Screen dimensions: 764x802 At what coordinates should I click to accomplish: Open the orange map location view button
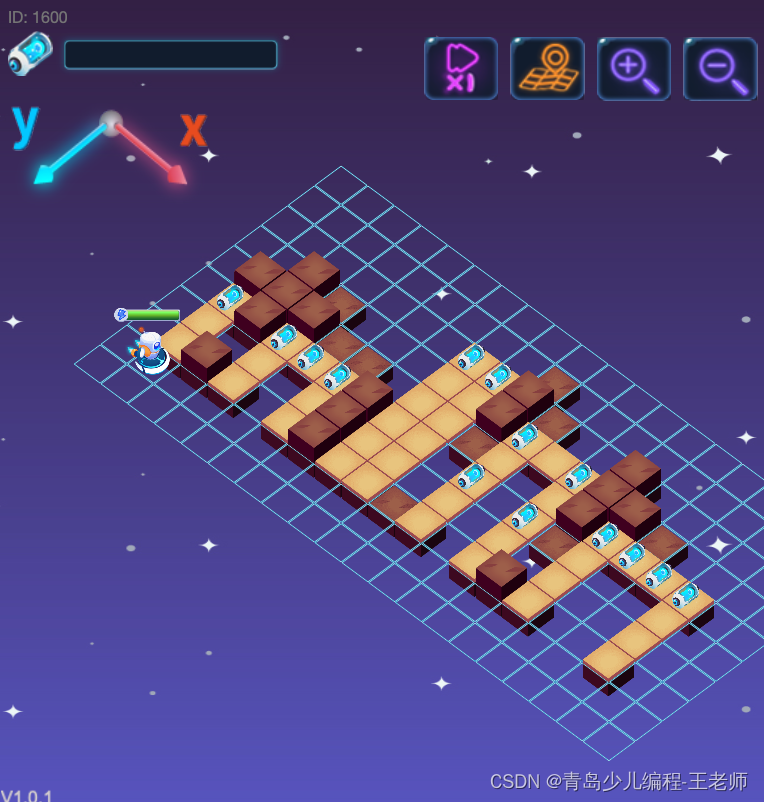coord(547,68)
